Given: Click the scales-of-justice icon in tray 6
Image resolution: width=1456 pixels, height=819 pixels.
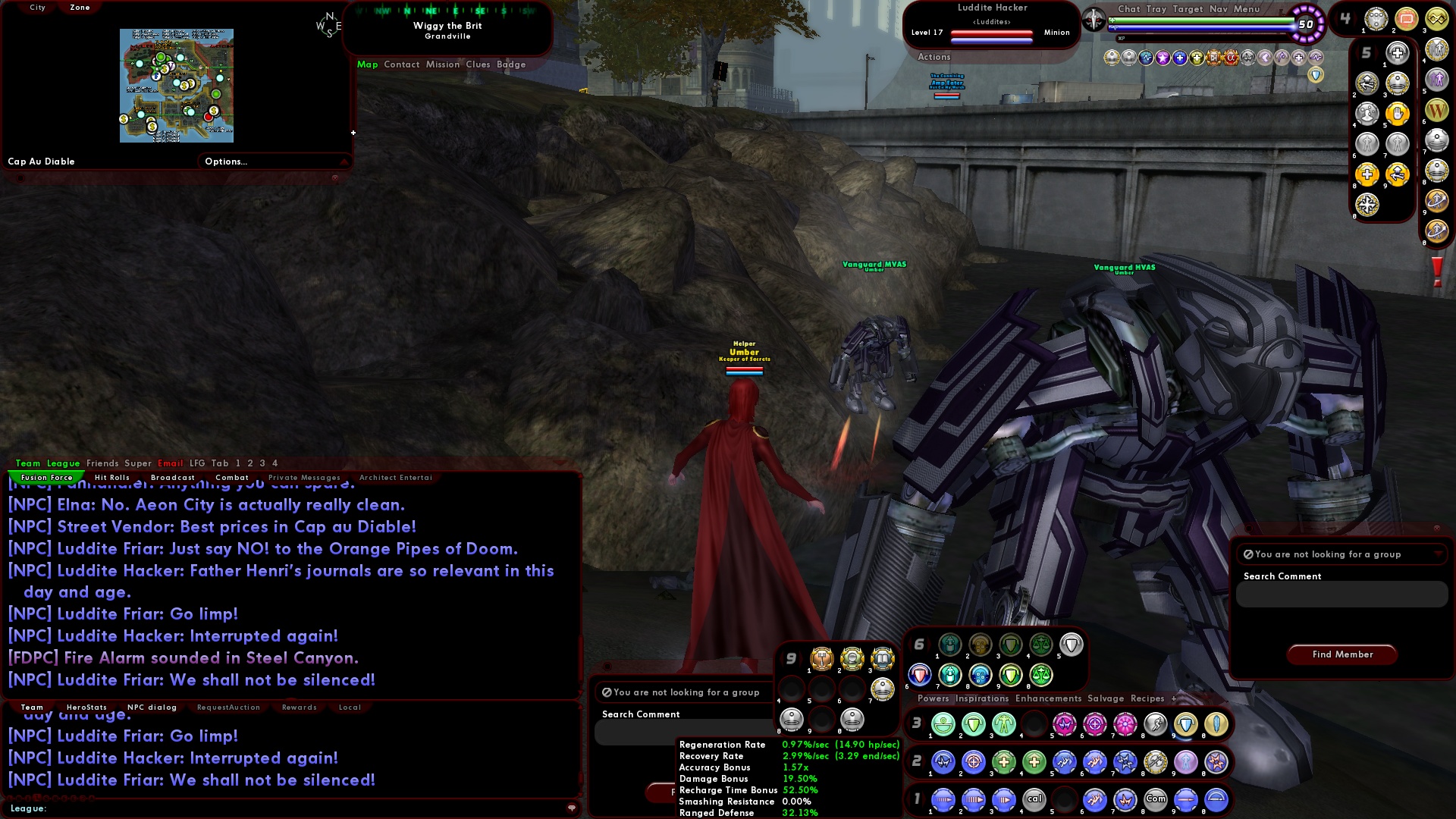Looking at the screenshot, I should pos(1042,645).
